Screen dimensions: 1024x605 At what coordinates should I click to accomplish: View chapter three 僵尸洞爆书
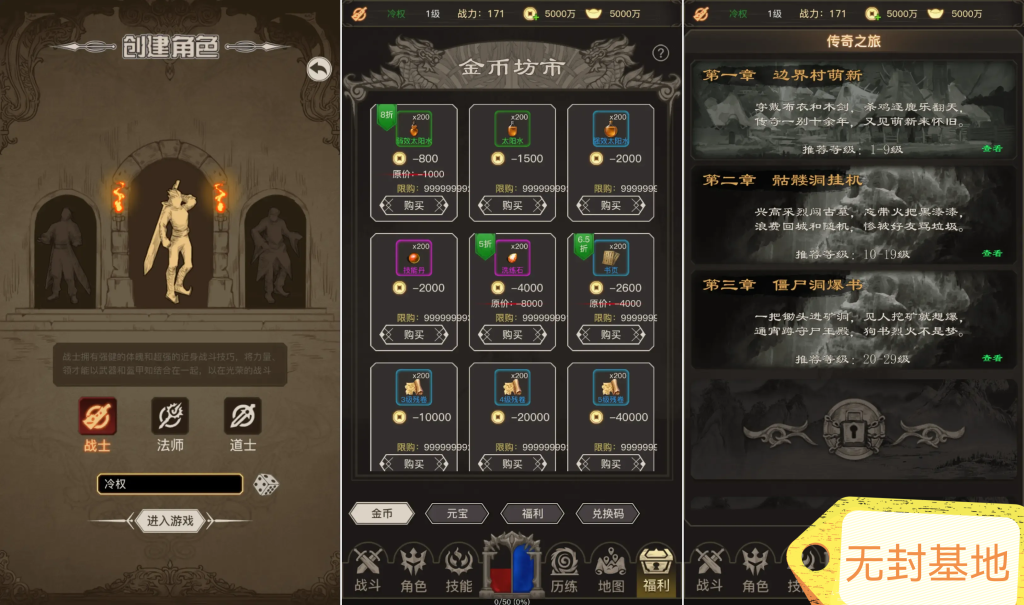[x=991, y=358]
